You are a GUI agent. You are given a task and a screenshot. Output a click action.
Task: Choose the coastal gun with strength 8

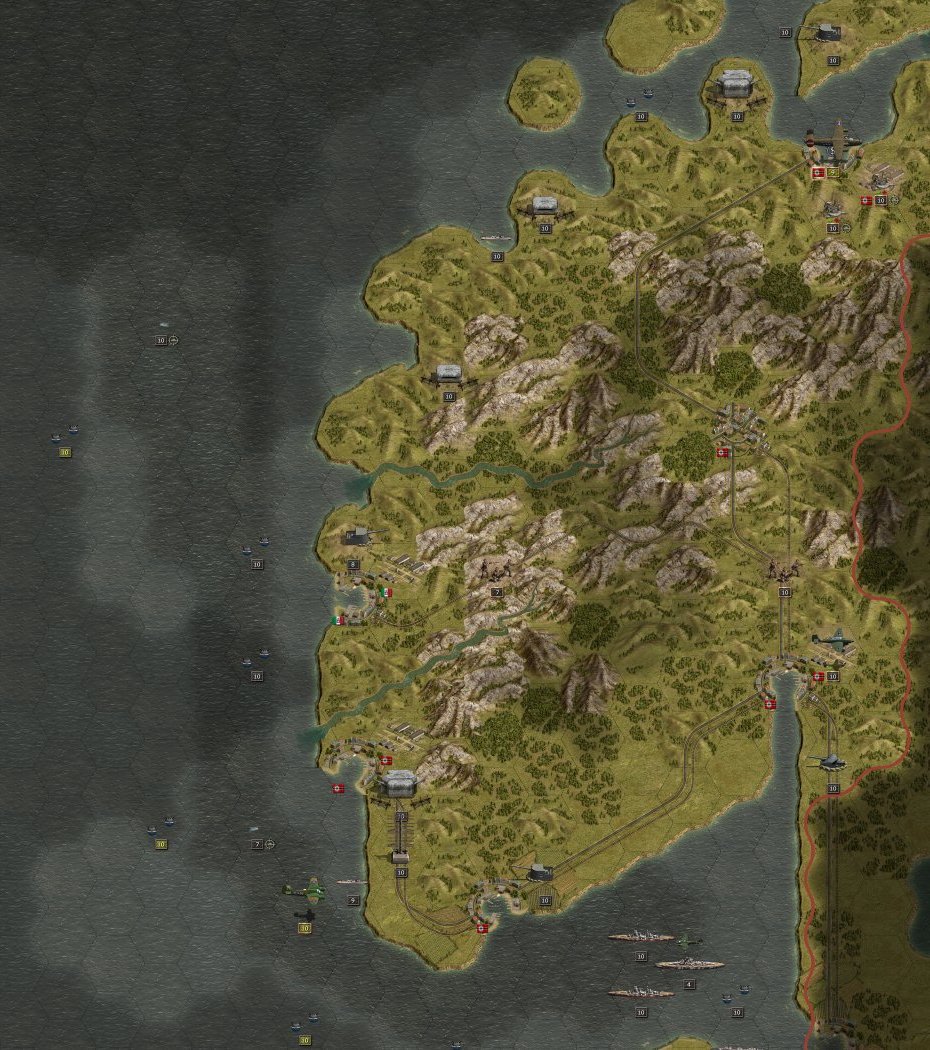(356, 538)
